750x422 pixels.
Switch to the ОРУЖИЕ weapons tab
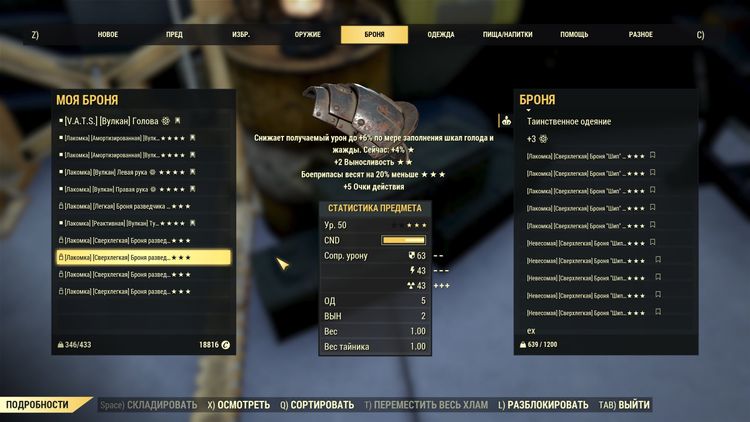coord(308,35)
